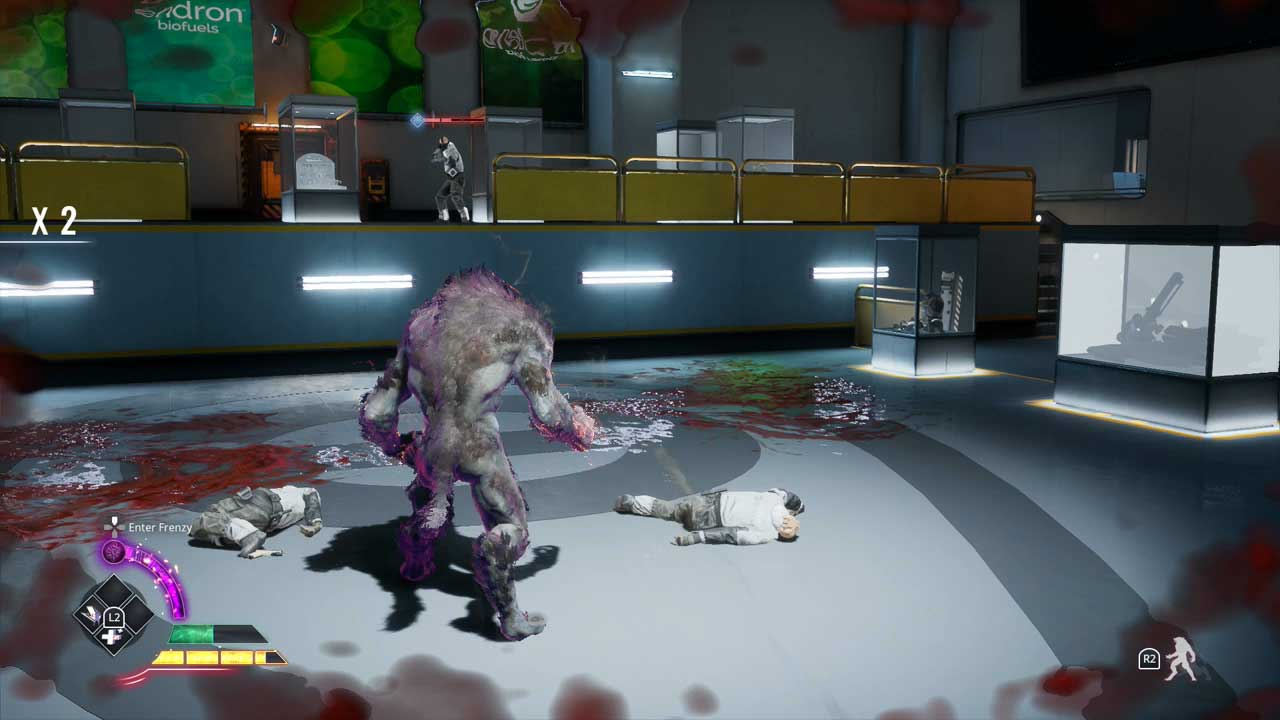Click the D-pad up prompt near Enter Frenzy
Screen dimensions: 1280x720
(x=114, y=525)
